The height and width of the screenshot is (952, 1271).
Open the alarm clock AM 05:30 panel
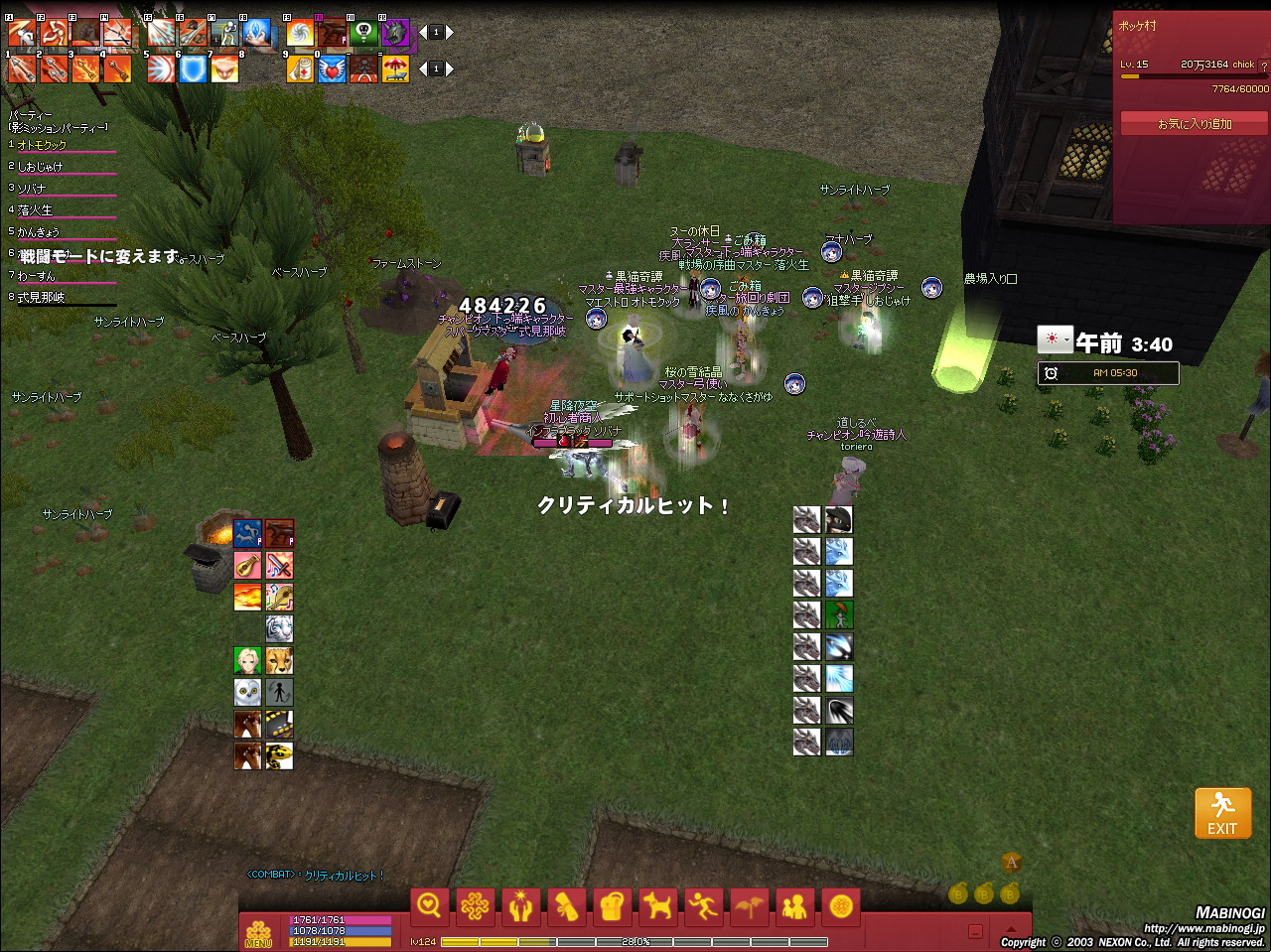tap(1108, 373)
